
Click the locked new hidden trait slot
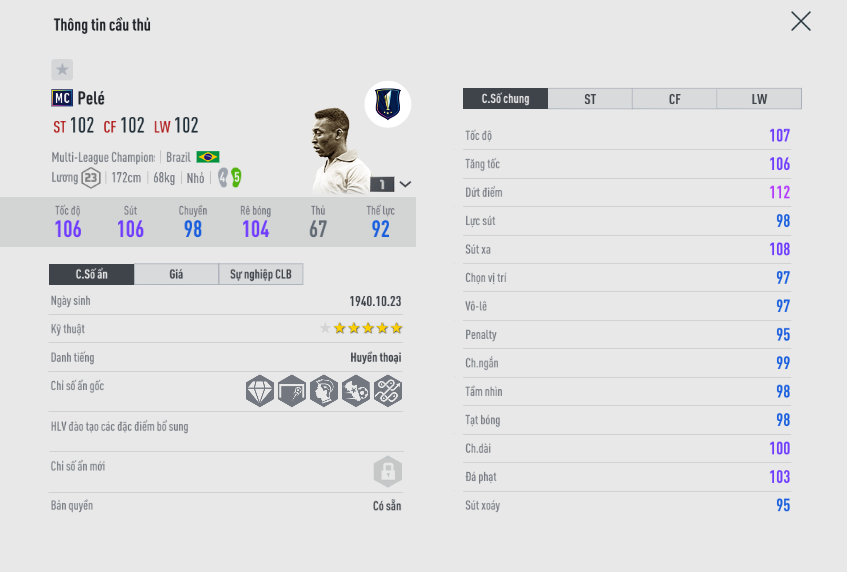(x=387, y=471)
